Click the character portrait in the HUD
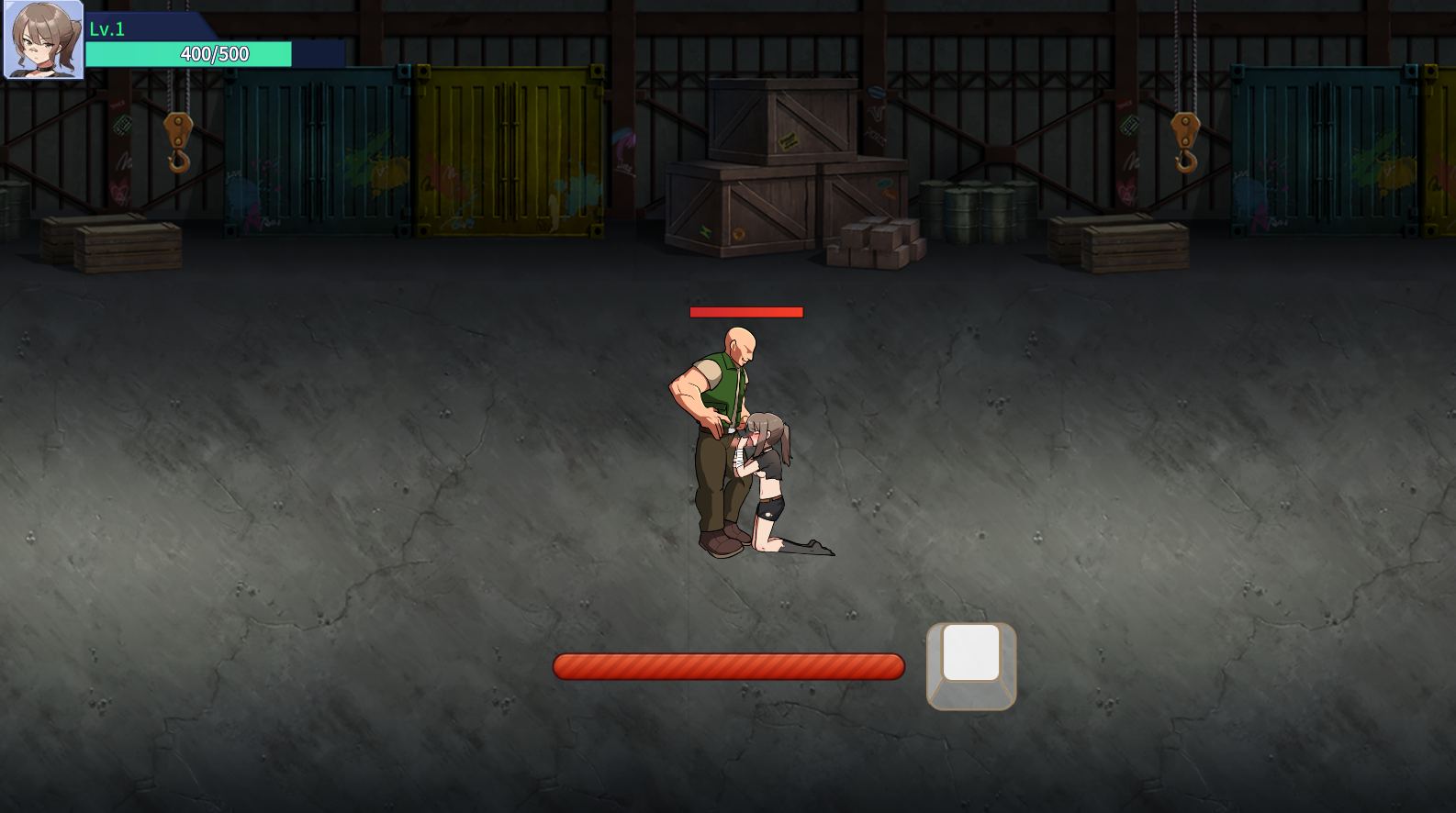The image size is (1456, 813). tap(43, 39)
